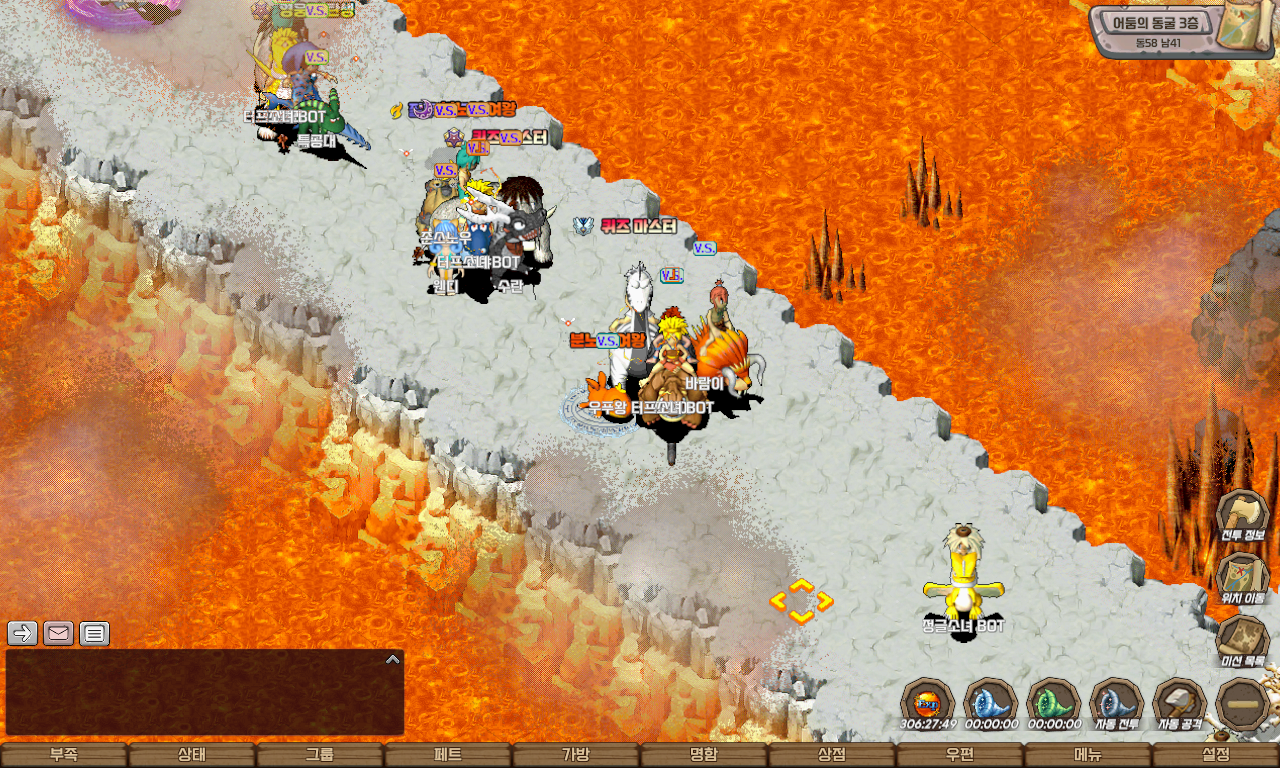The image size is (1280, 768).
Task: Toggle 자동 공격 auto attack hammer icon
Action: (1179, 702)
